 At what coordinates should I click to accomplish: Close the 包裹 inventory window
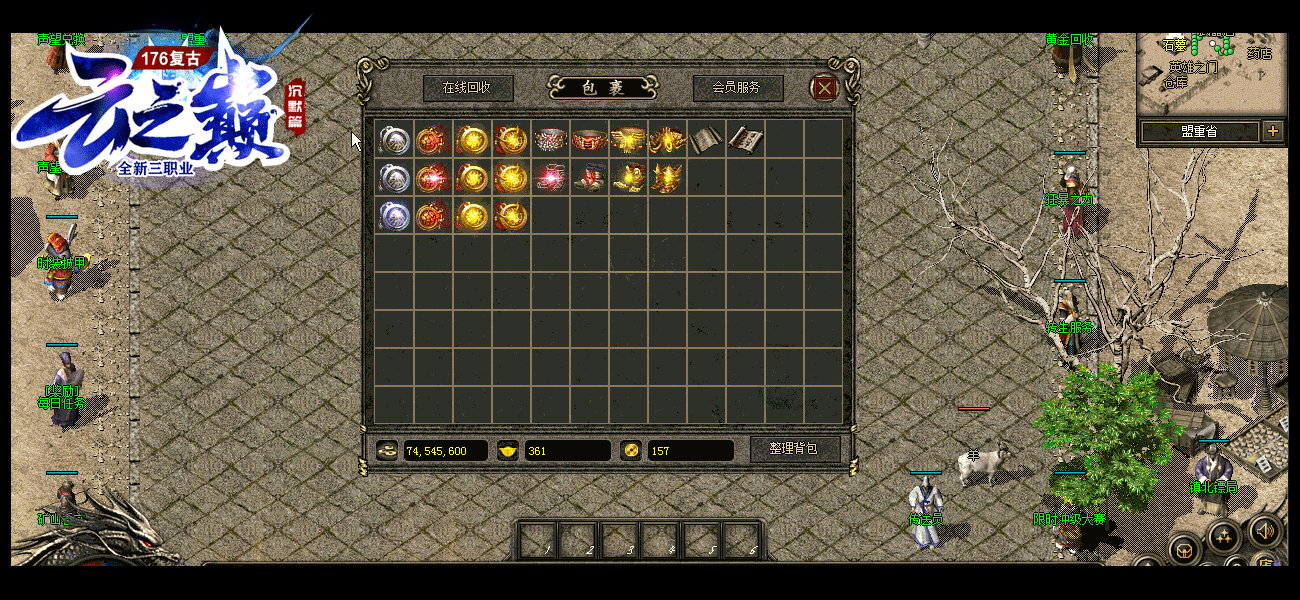point(824,88)
